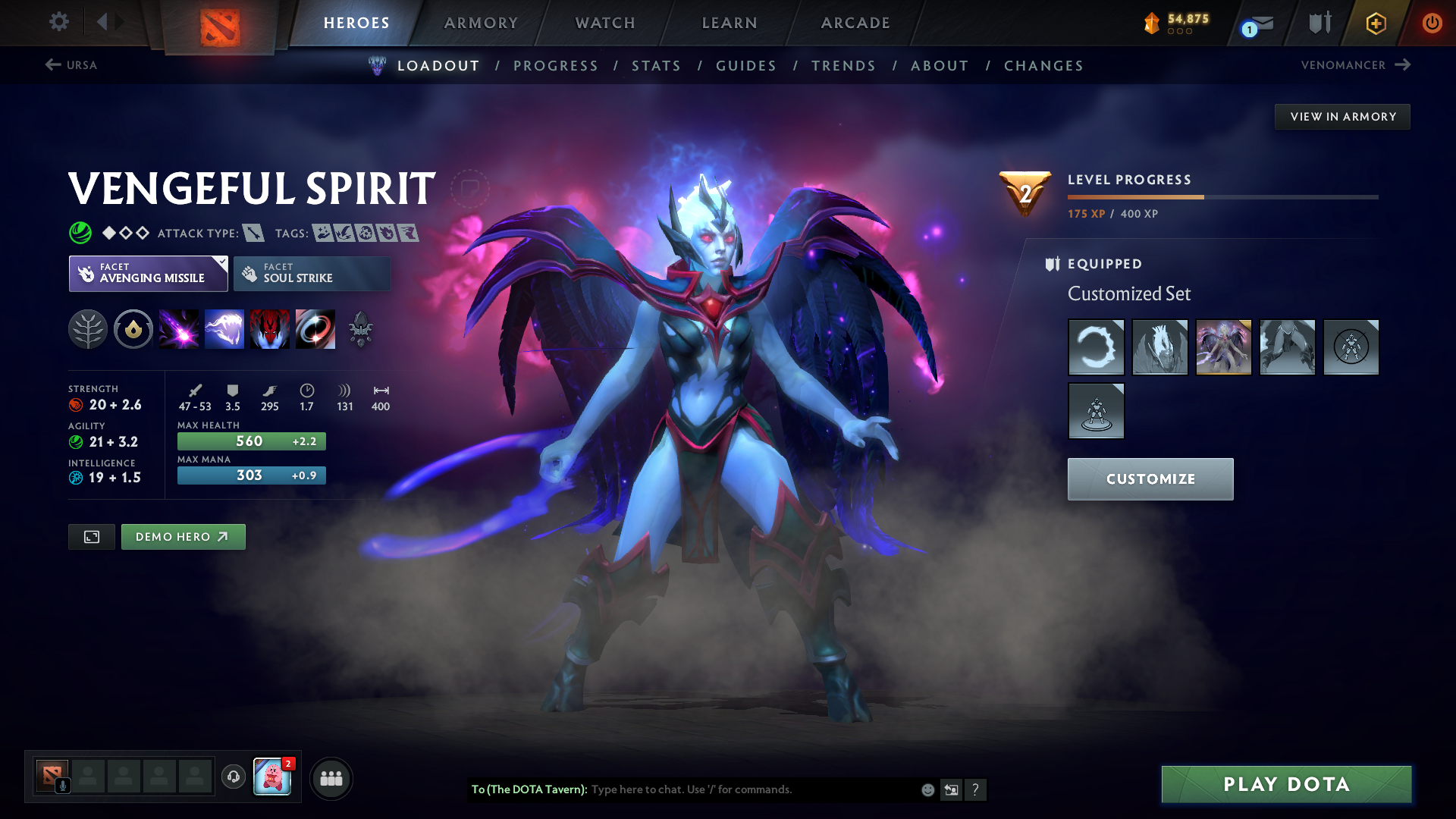
Task: Open the WATCH menu
Action: coord(604,23)
